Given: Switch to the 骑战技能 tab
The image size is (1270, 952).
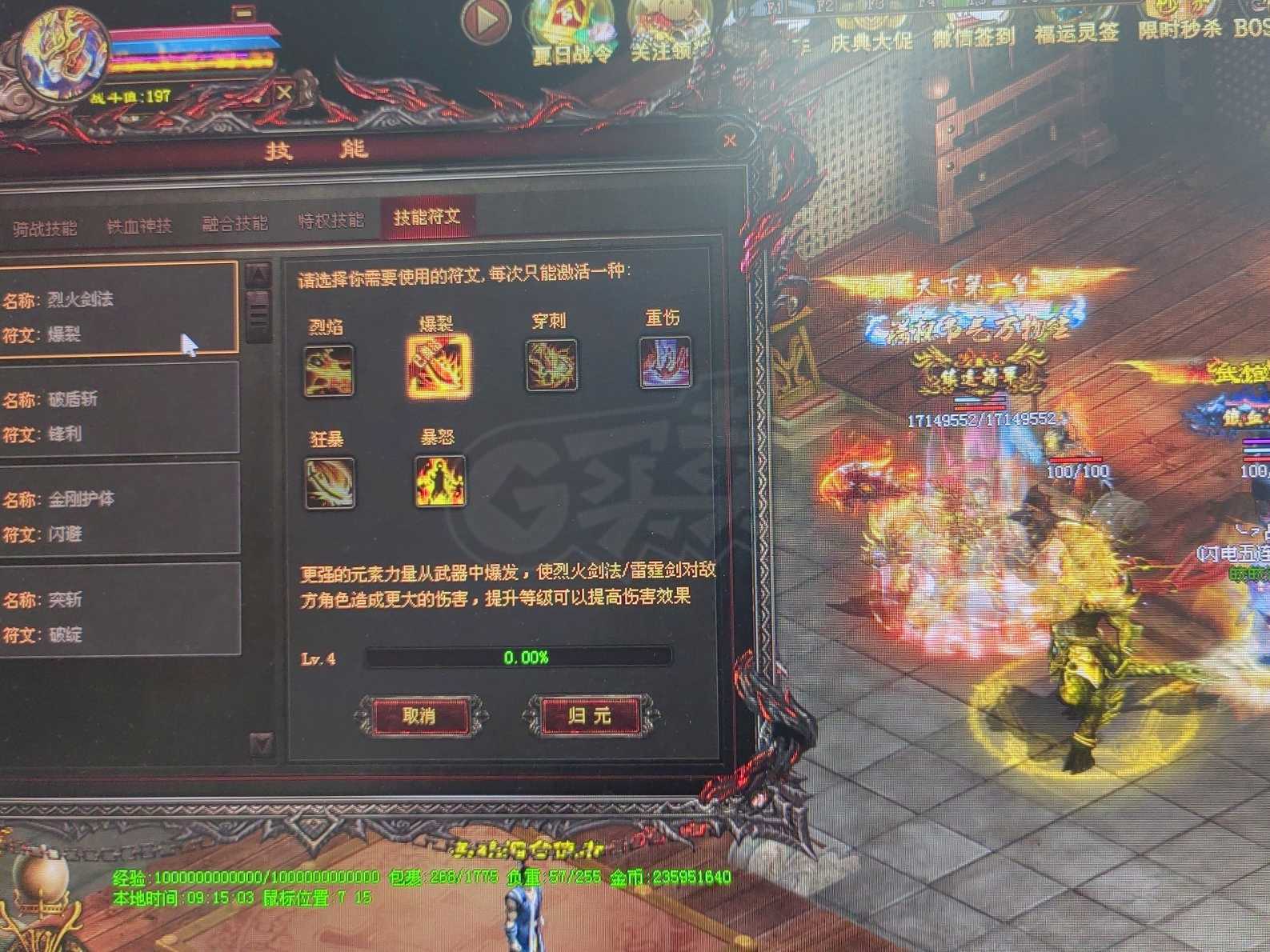Looking at the screenshot, I should pos(44,225).
